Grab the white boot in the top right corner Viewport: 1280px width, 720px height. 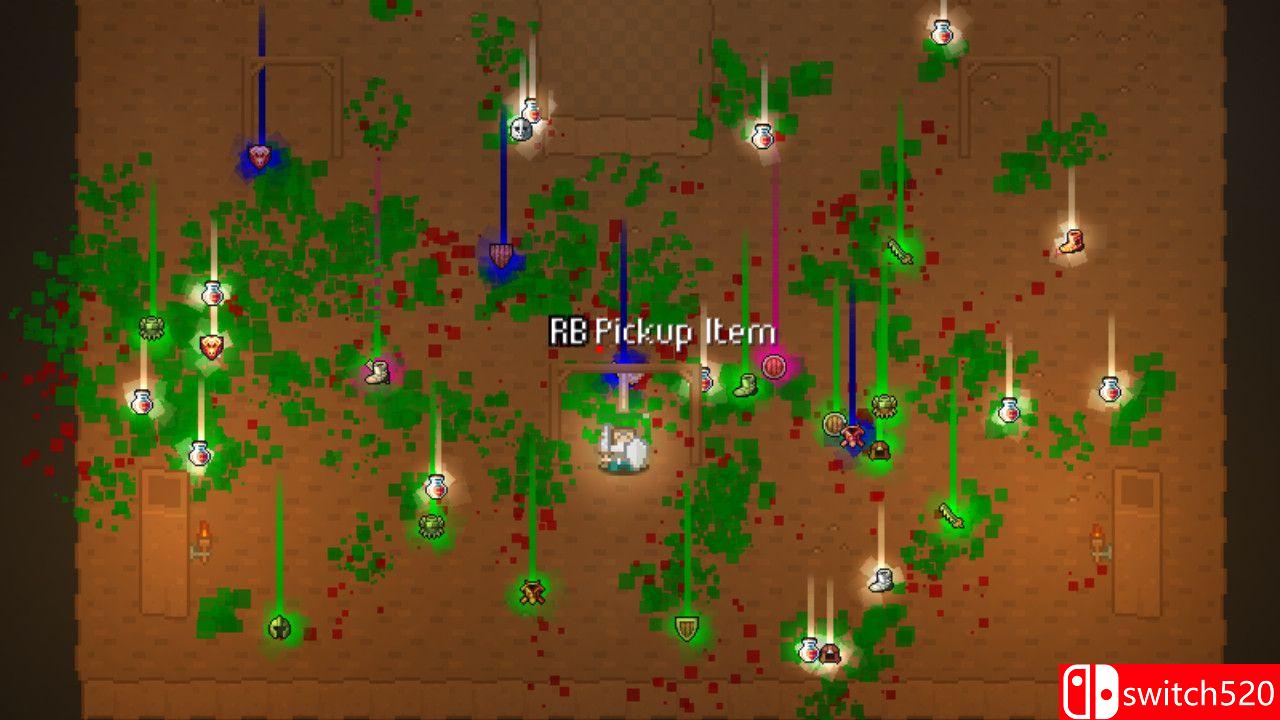(x=1071, y=242)
